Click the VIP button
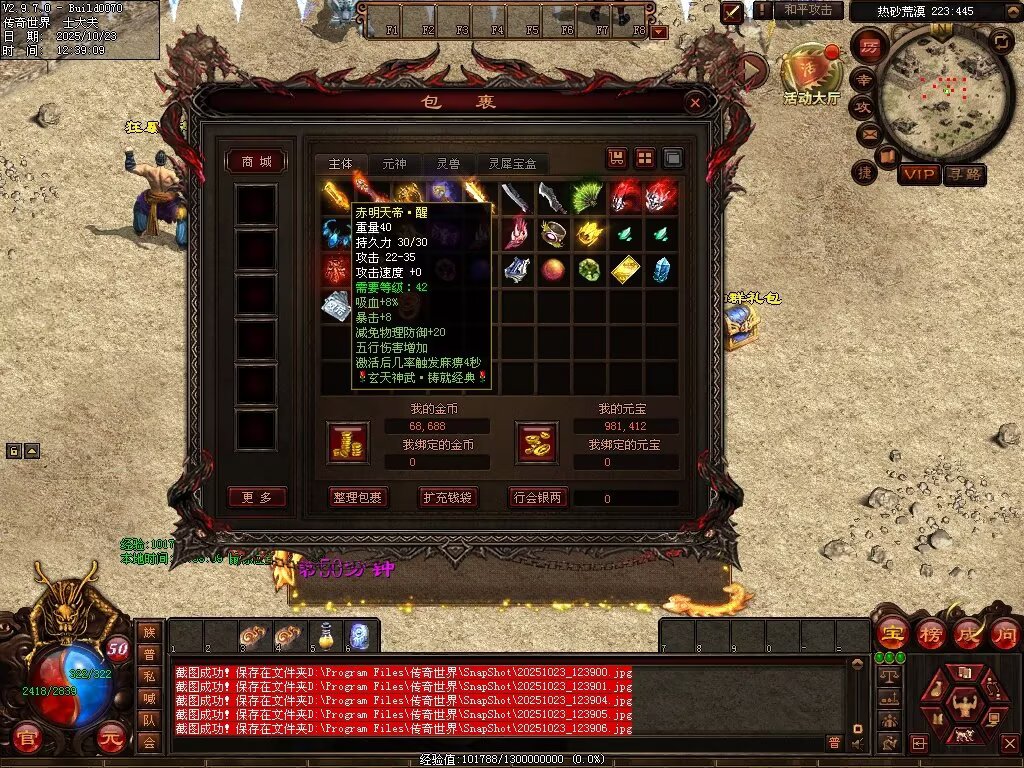Viewport: 1024px width, 768px height. [918, 174]
